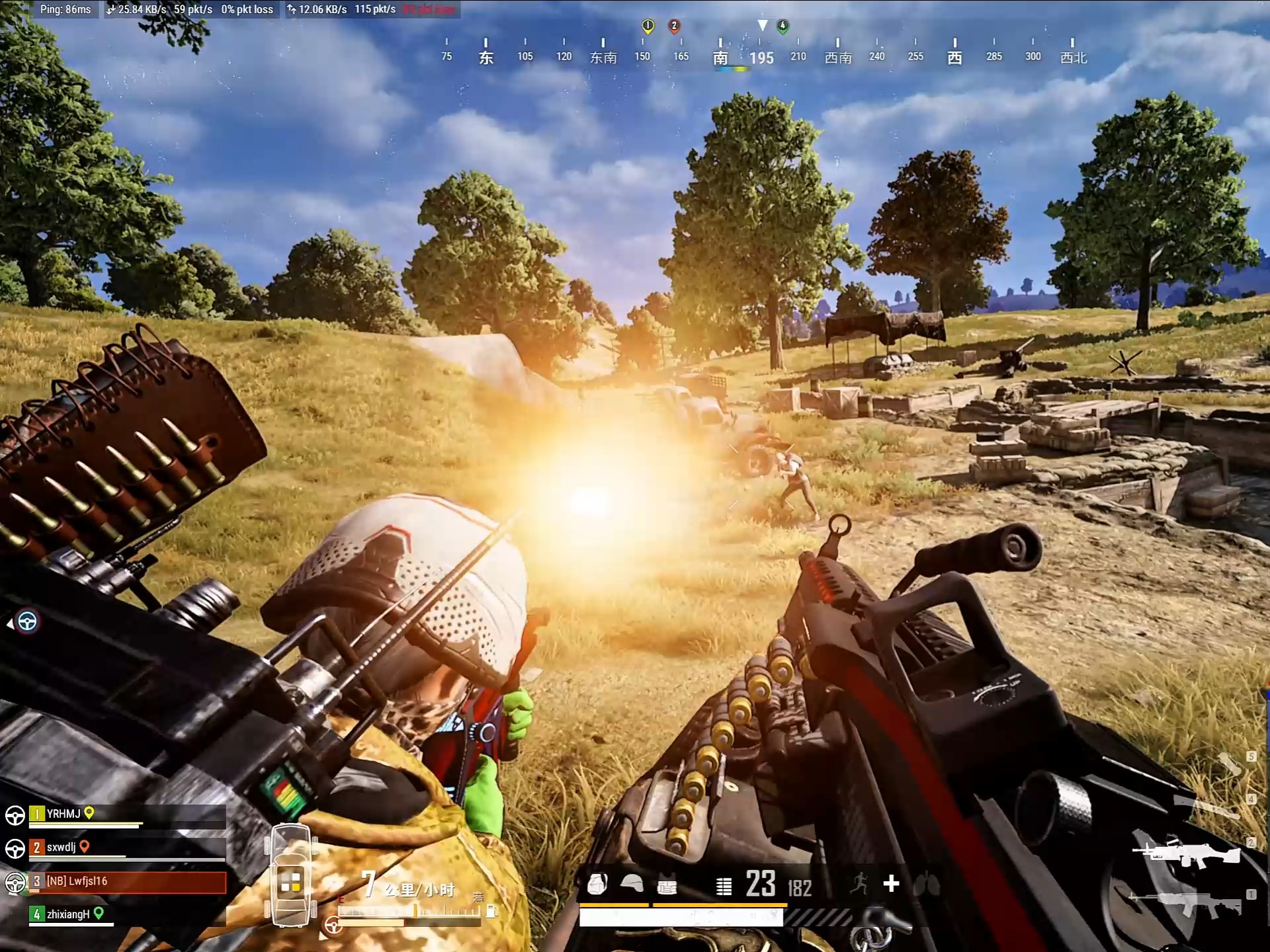Click the backpack equipment icon
This screenshot has height=952, width=1270.
pos(597,885)
